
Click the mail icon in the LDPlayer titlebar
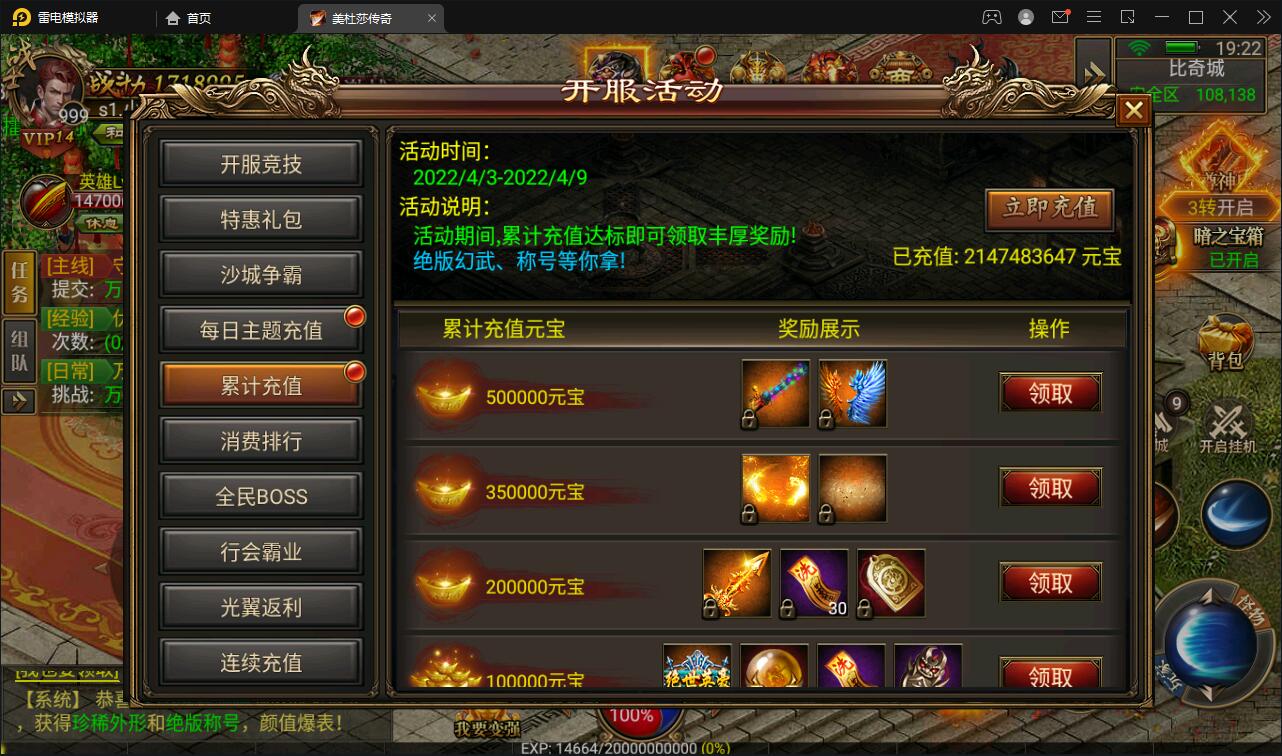1062,16
